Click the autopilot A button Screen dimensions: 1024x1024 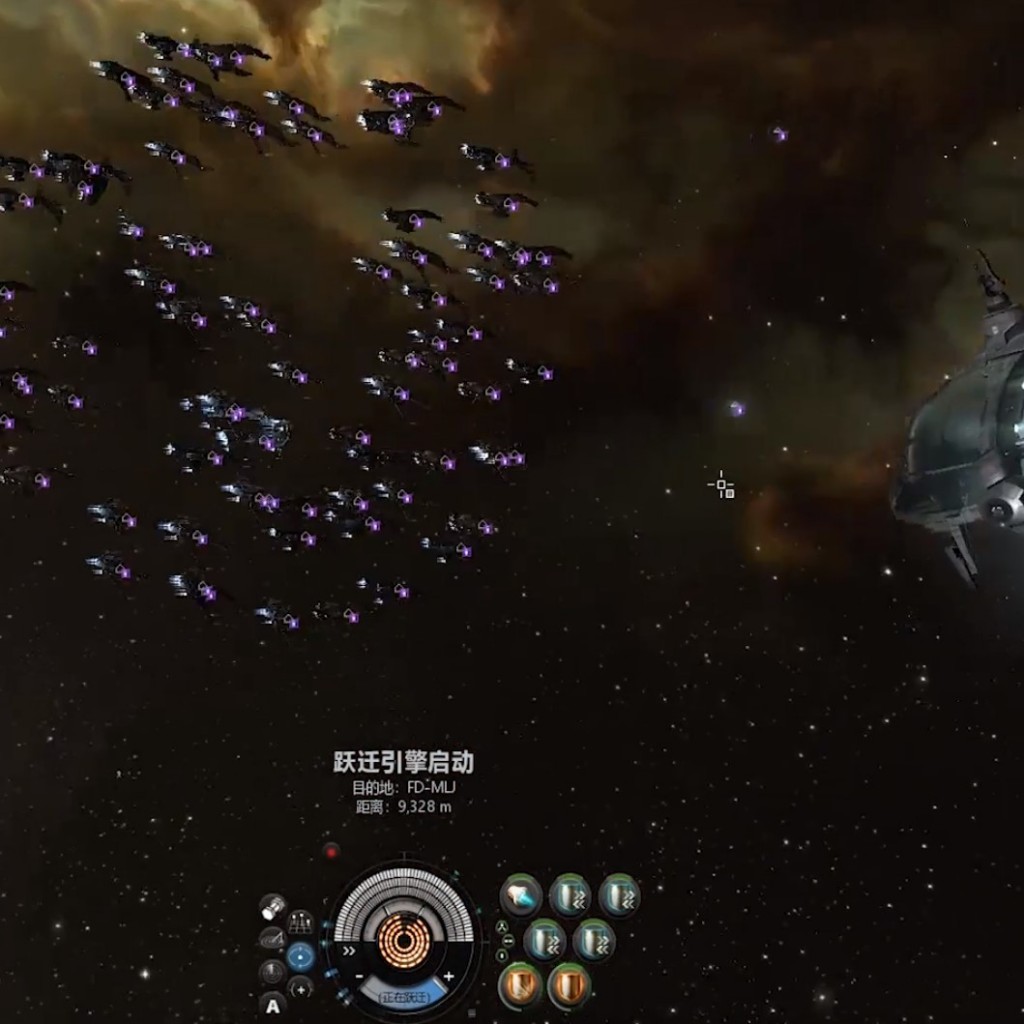[272, 1006]
